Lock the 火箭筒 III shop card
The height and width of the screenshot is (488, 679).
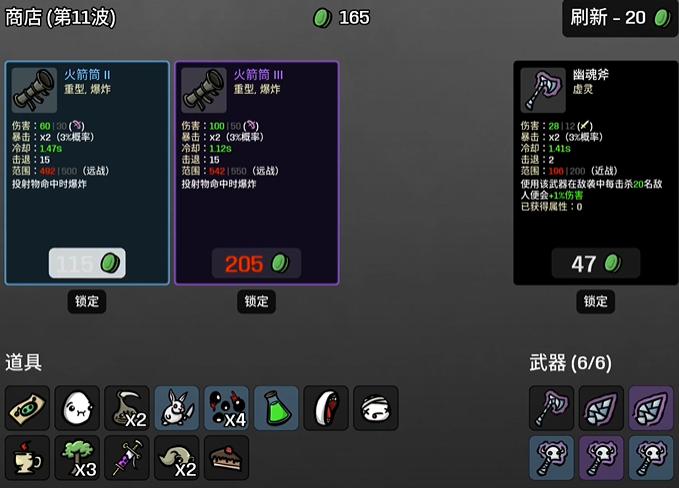[256, 301]
